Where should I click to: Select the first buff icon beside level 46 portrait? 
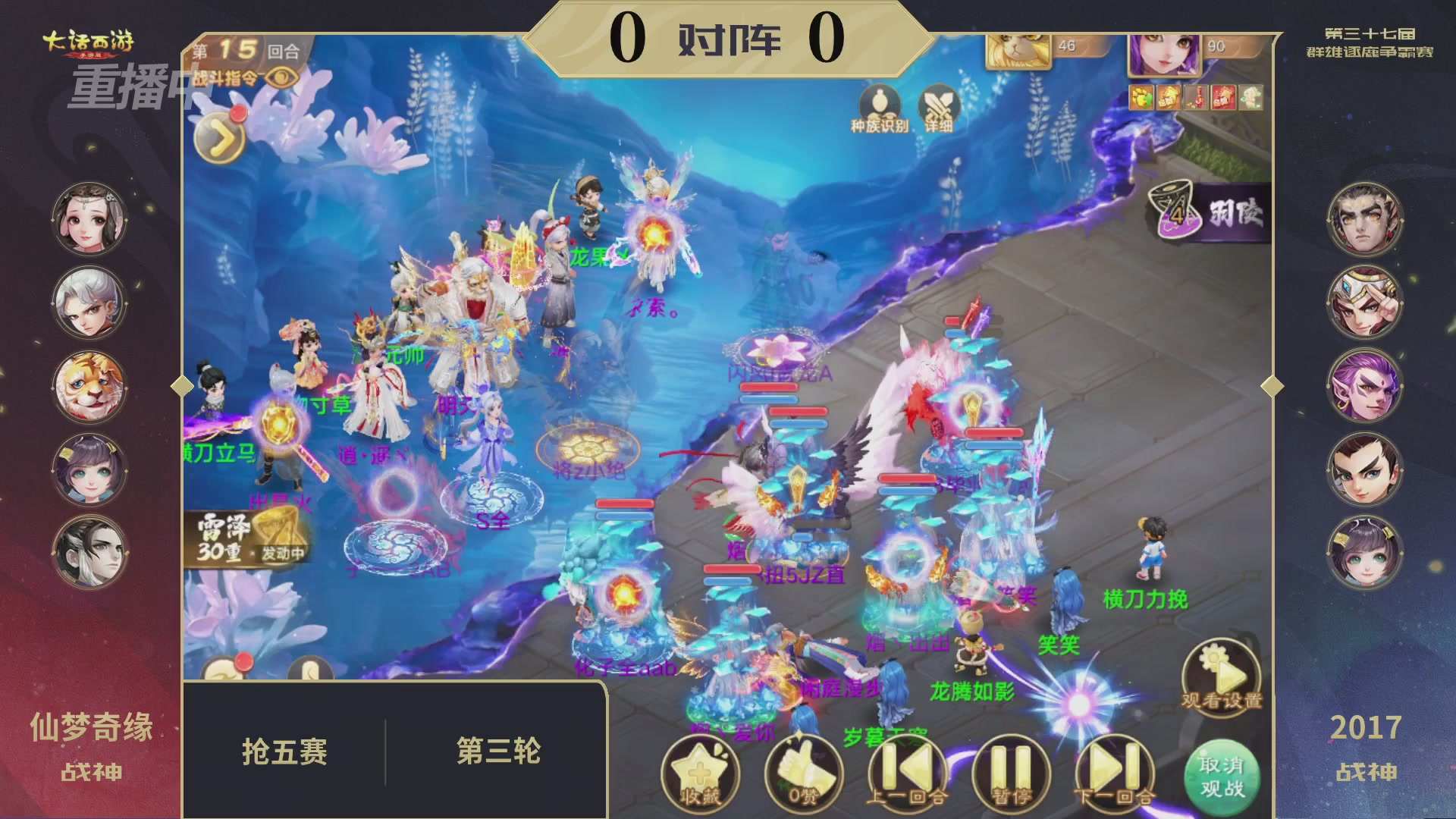(1141, 99)
